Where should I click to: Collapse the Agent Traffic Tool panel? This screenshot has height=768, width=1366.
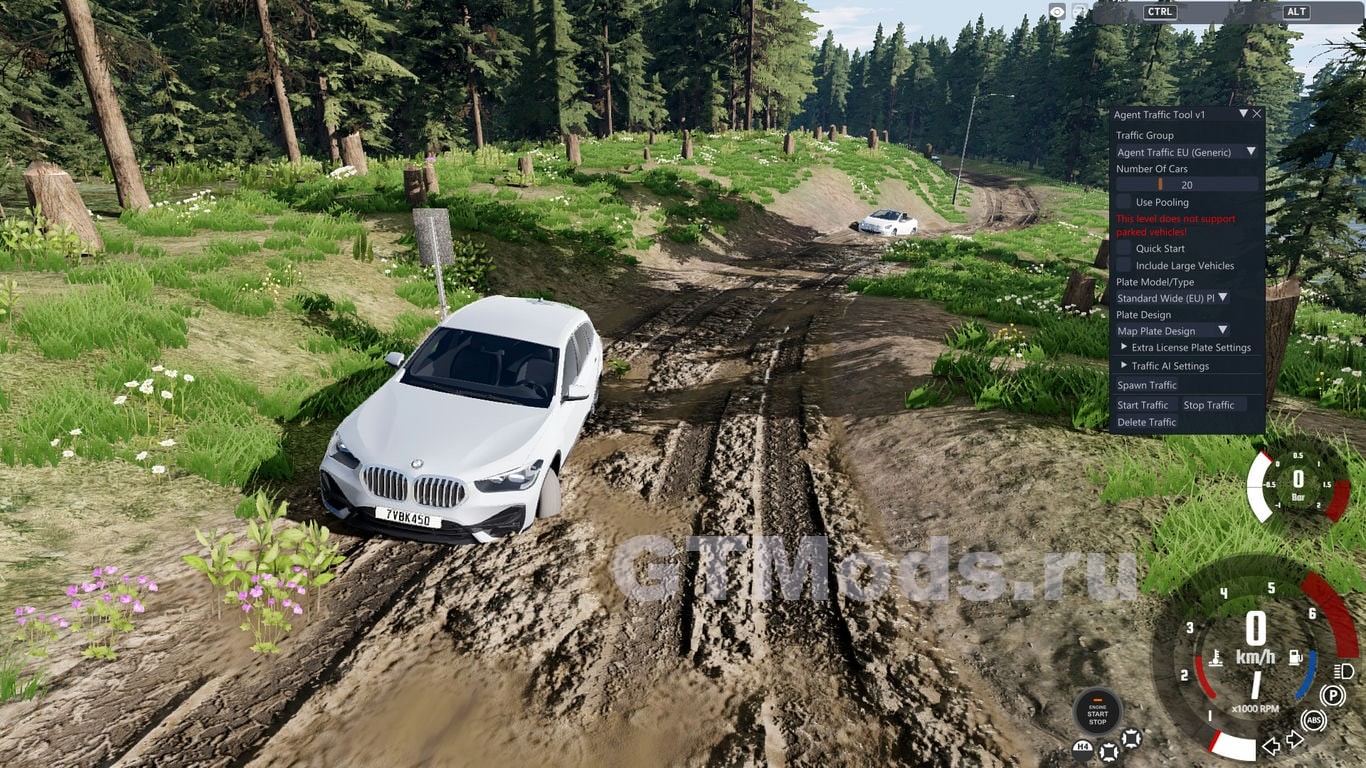tap(1243, 114)
